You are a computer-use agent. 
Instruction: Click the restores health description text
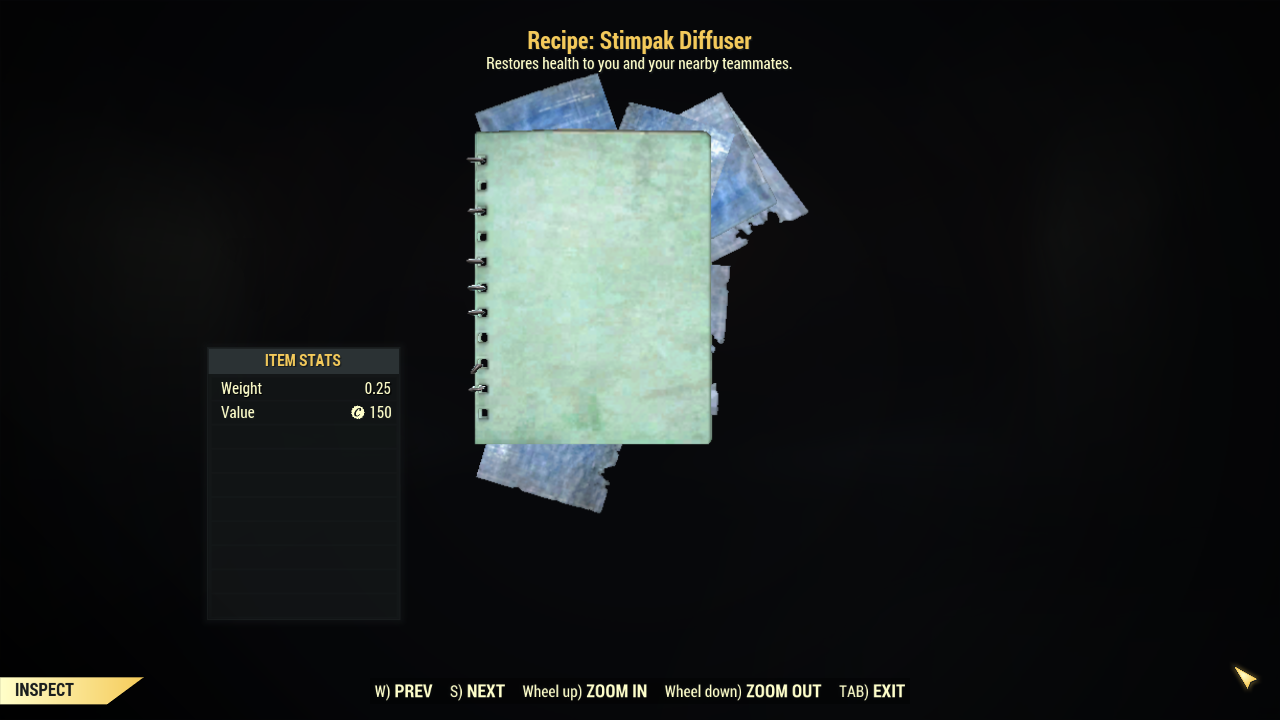point(639,63)
